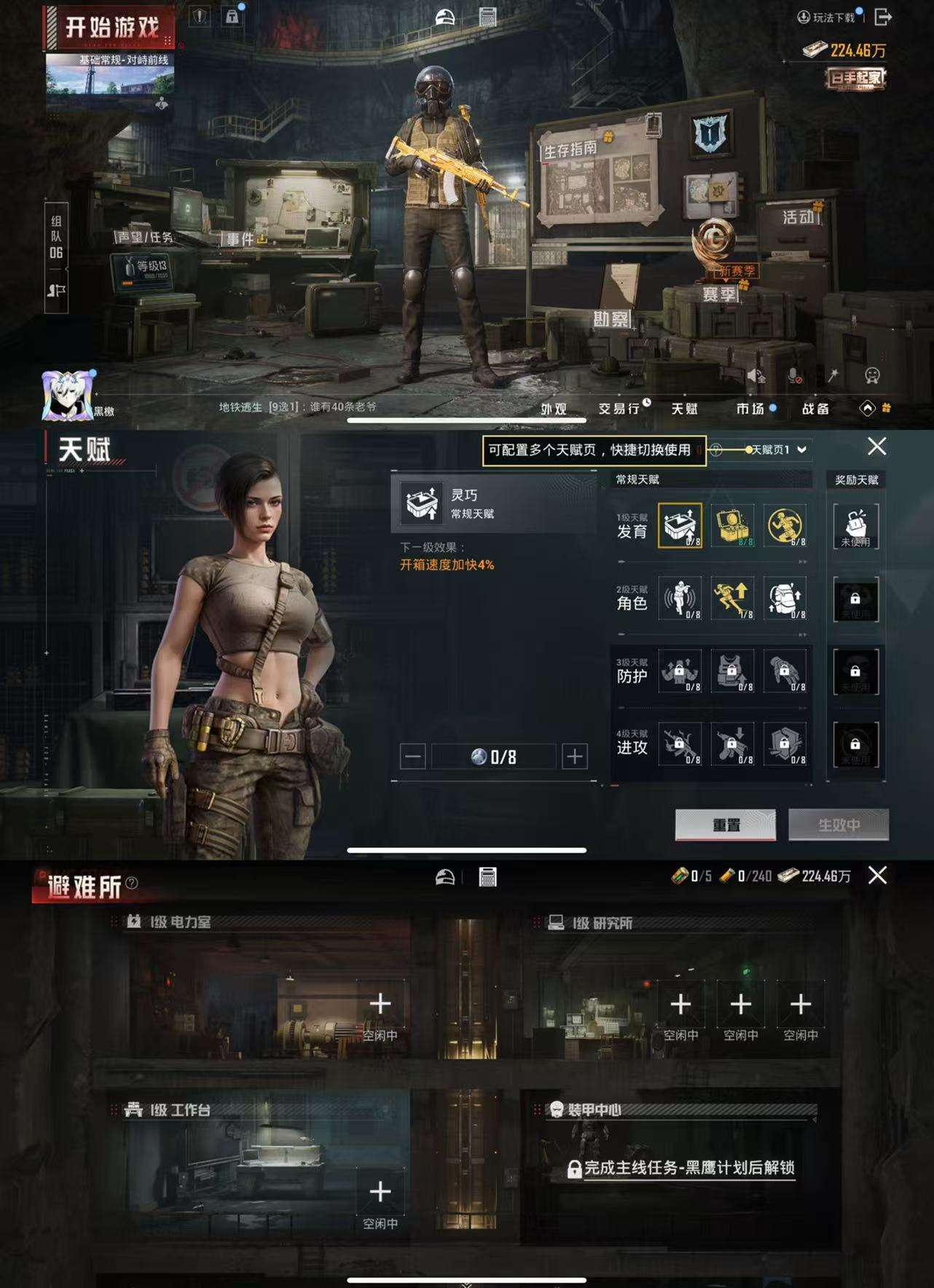Click the 玩法下载 download icon
The image size is (934, 1288).
click(x=805, y=16)
